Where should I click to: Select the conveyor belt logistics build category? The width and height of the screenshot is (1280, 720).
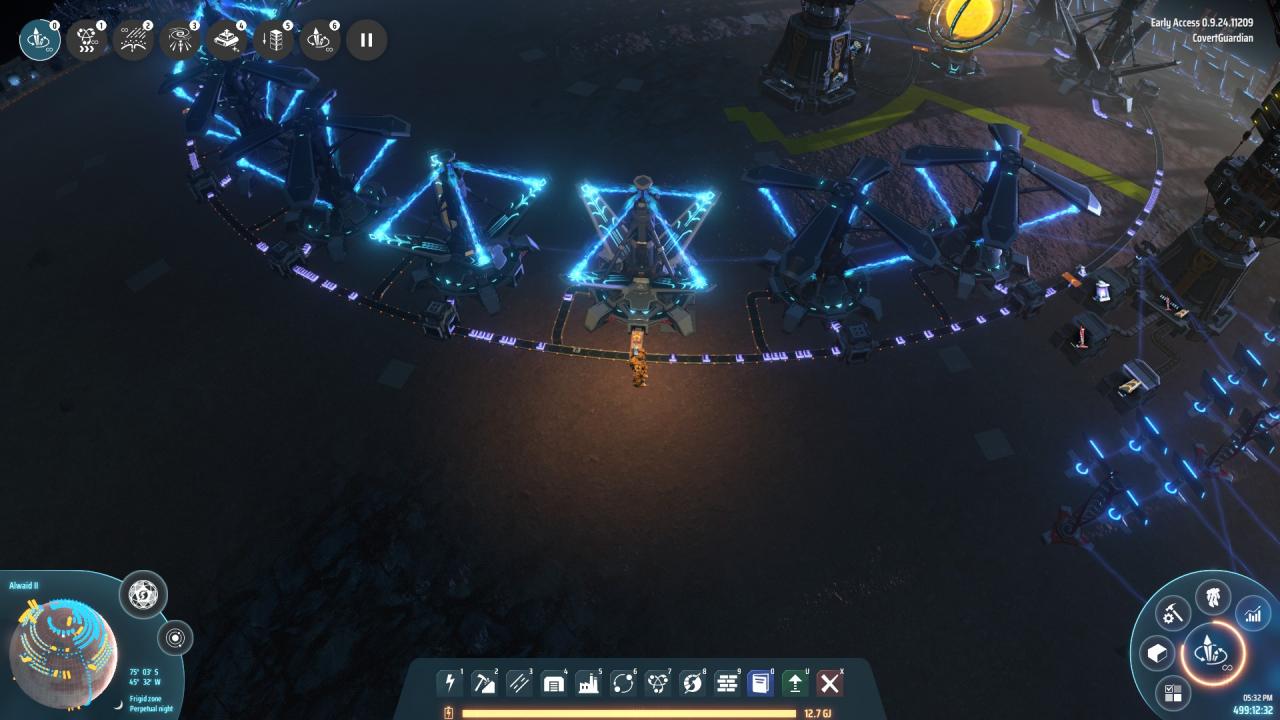[x=519, y=683]
